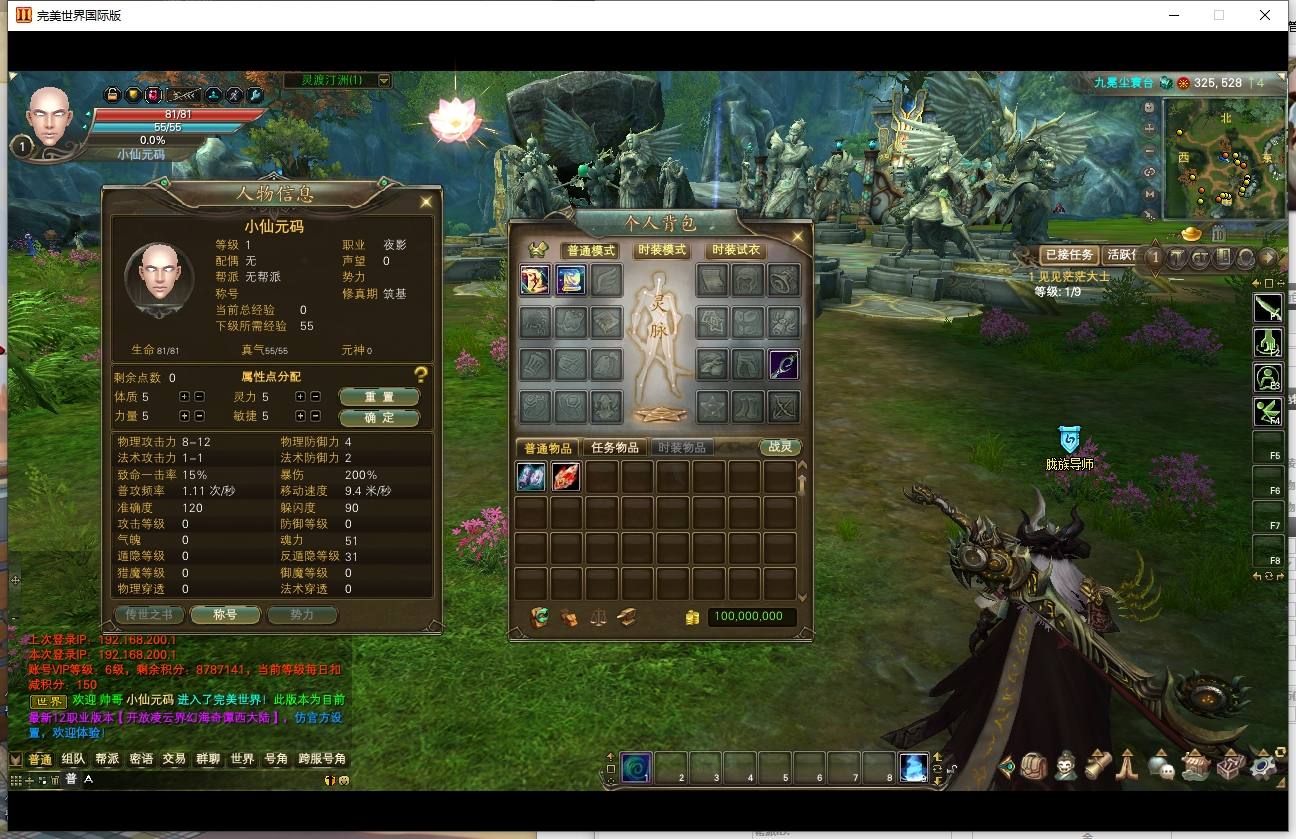Select the 组队 party chat tab
This screenshot has width=1296, height=839.
tap(74, 759)
